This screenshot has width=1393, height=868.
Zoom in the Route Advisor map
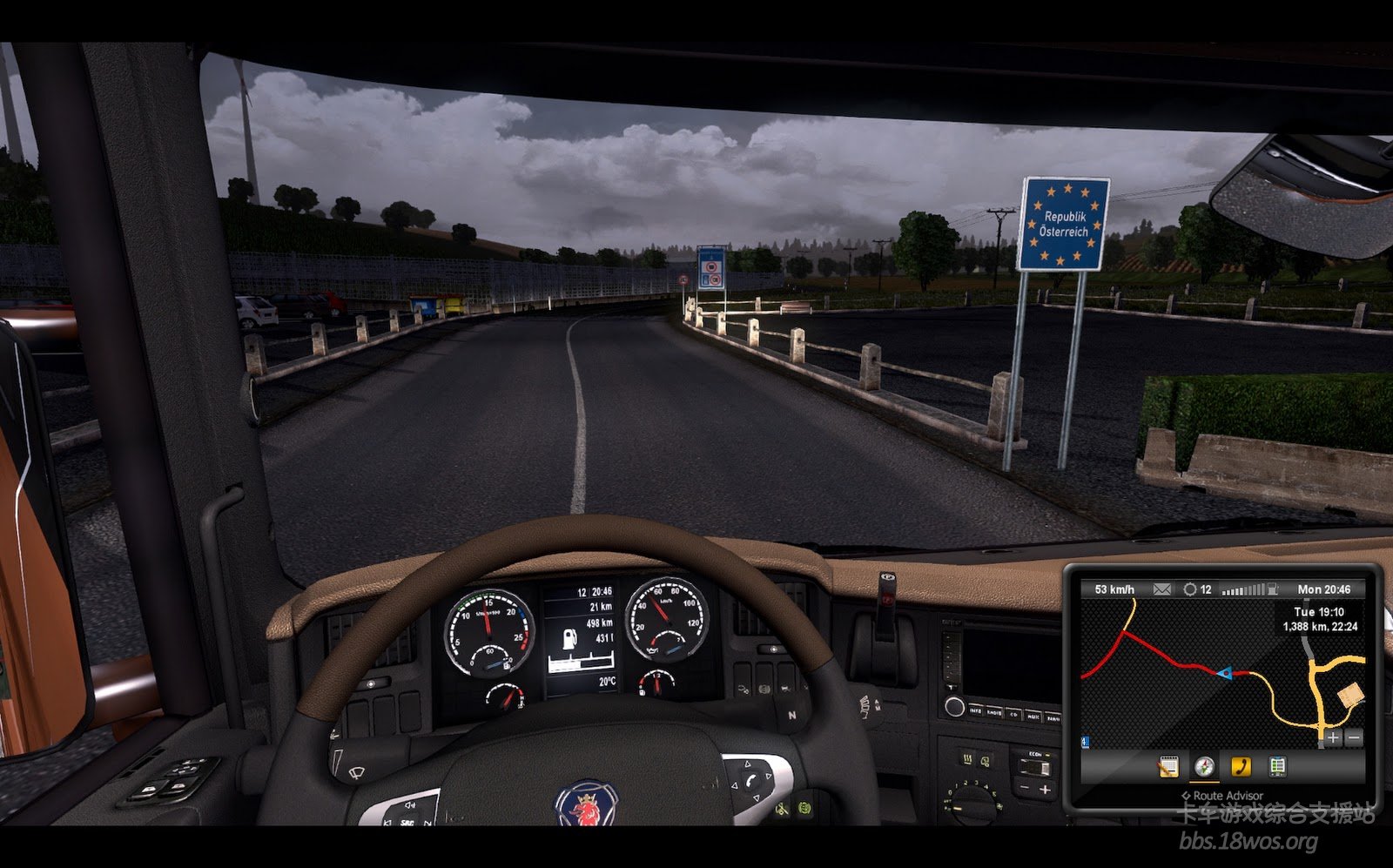point(1333,738)
